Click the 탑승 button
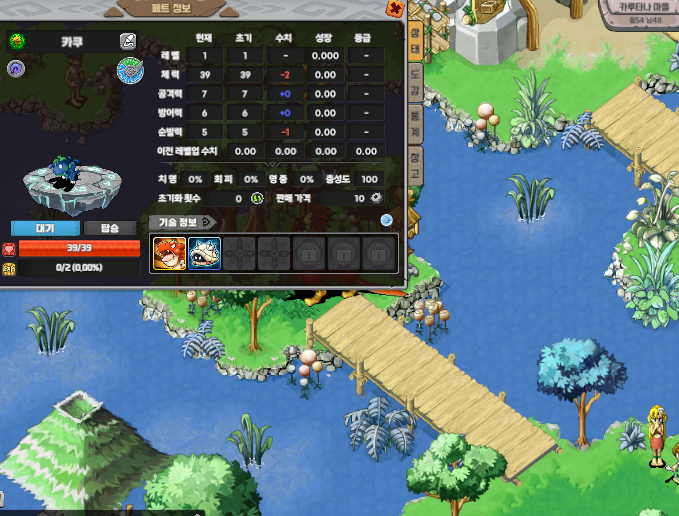Image resolution: width=679 pixels, height=516 pixels. (x=110, y=228)
